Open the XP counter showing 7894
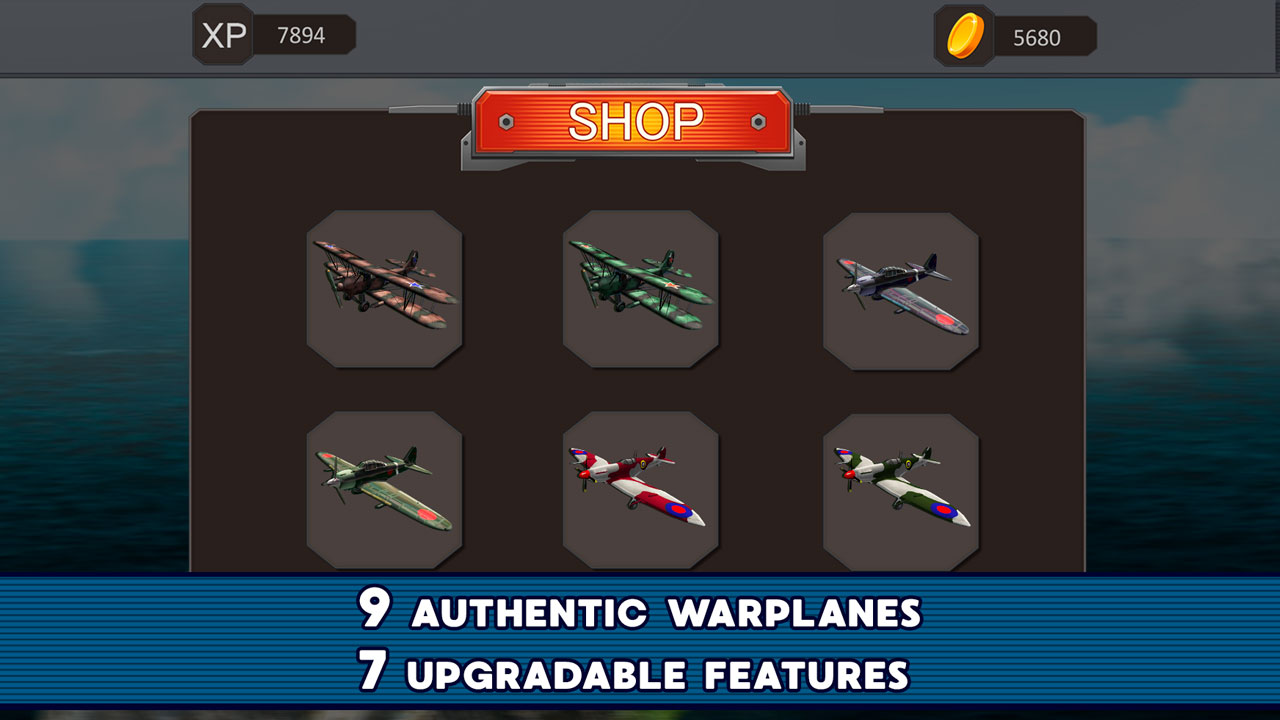This screenshot has height=720, width=1280. coord(300,35)
